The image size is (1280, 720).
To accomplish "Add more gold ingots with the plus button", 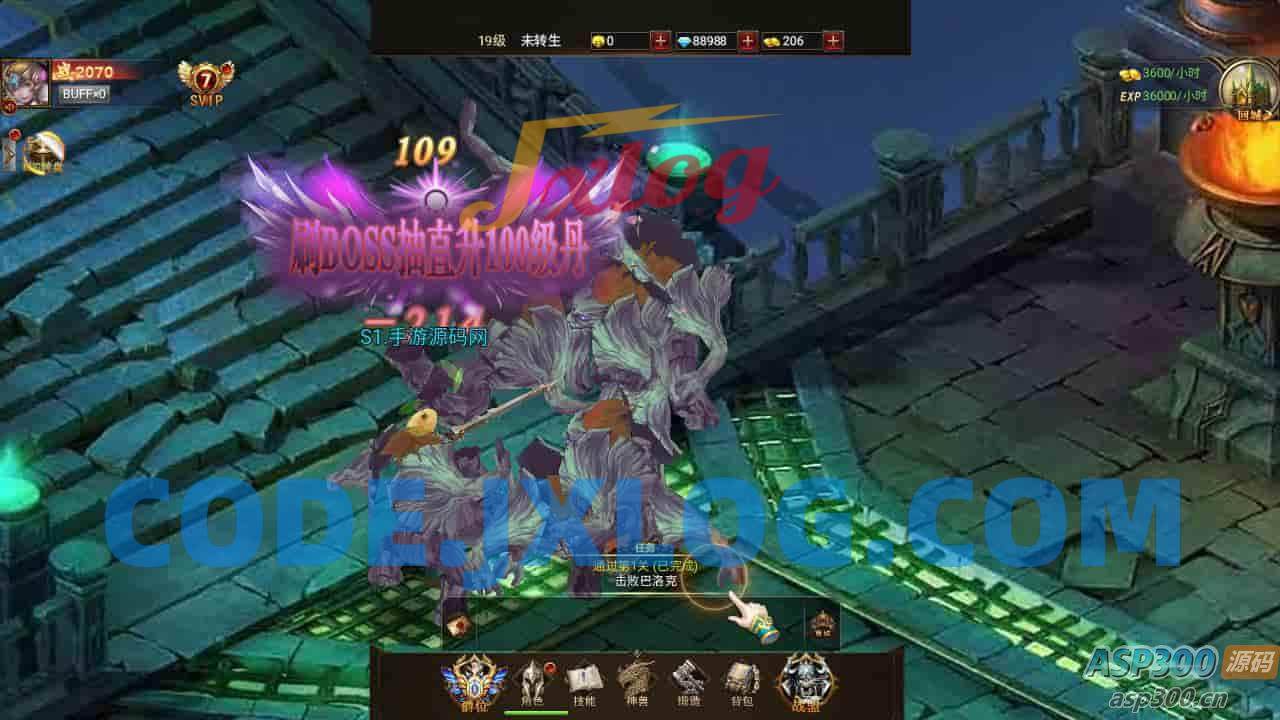I will click(833, 41).
